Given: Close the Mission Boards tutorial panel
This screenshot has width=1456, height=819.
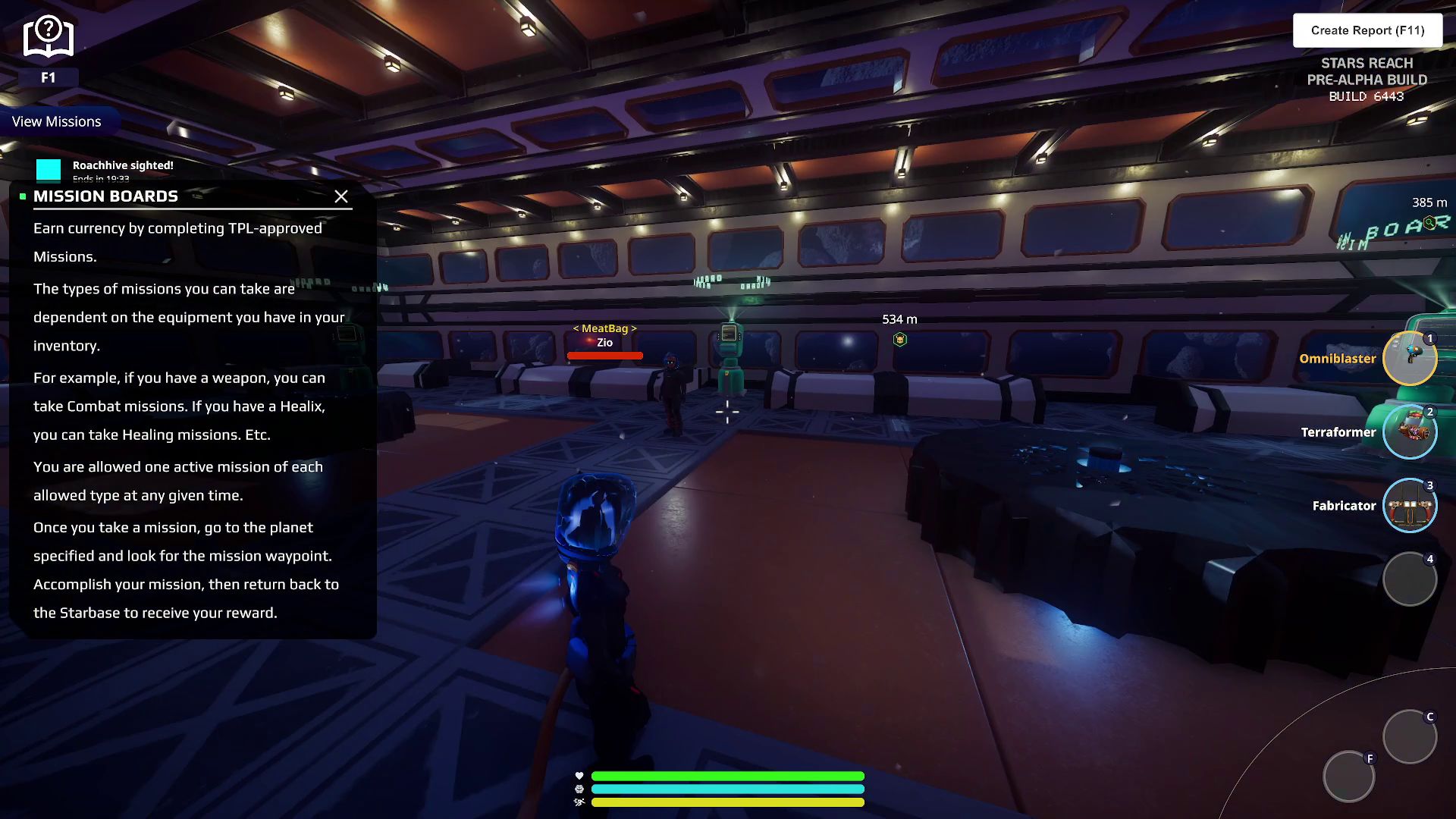Looking at the screenshot, I should (x=341, y=197).
